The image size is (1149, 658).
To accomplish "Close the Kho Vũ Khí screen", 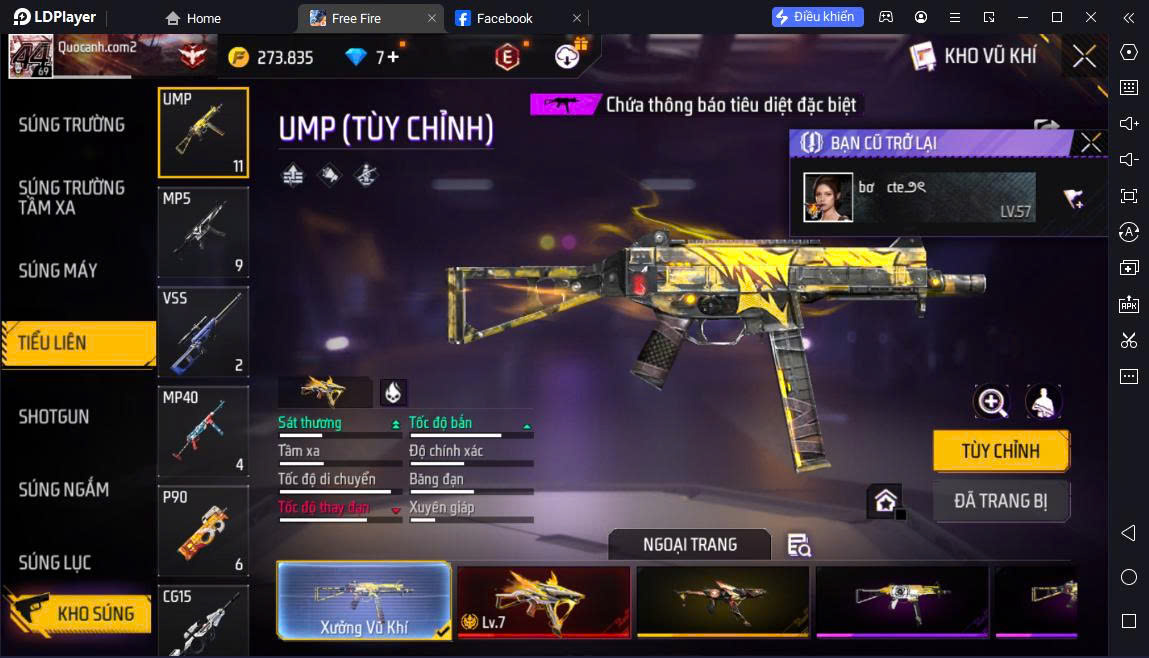I will point(1085,56).
